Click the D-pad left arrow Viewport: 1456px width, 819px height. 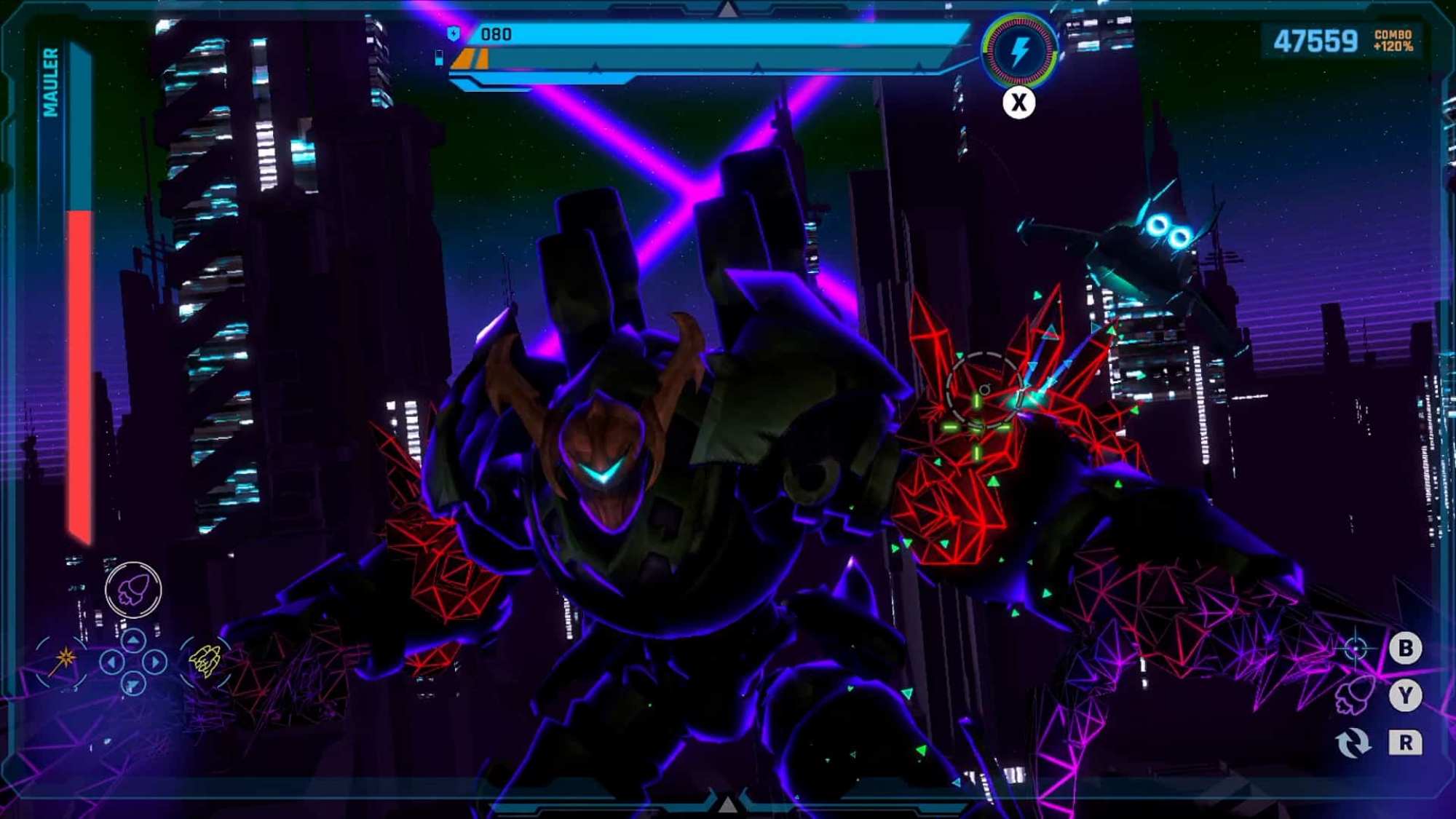click(111, 662)
